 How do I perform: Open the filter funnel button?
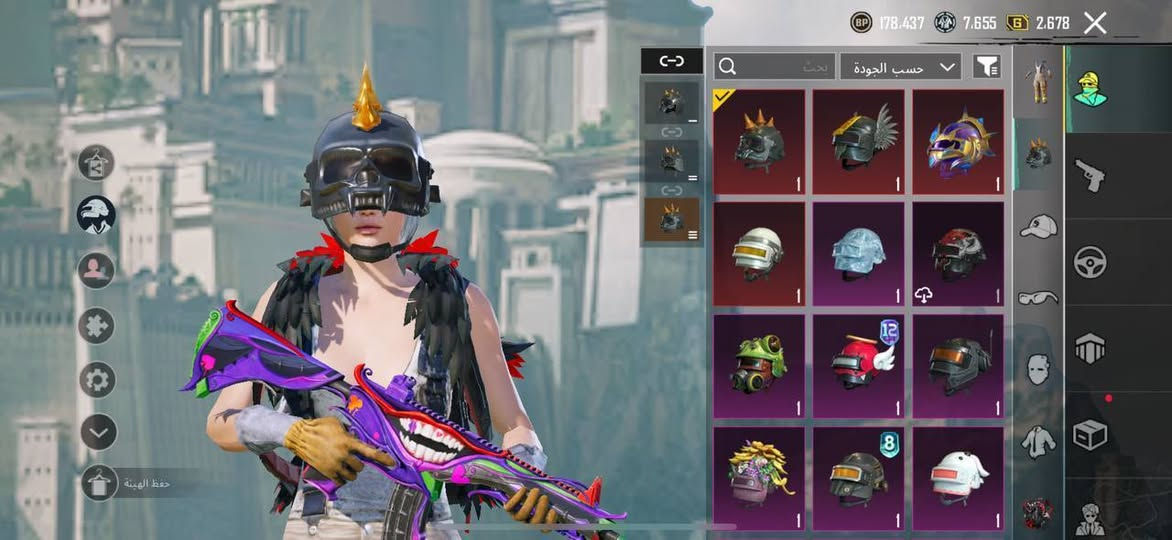(987, 67)
